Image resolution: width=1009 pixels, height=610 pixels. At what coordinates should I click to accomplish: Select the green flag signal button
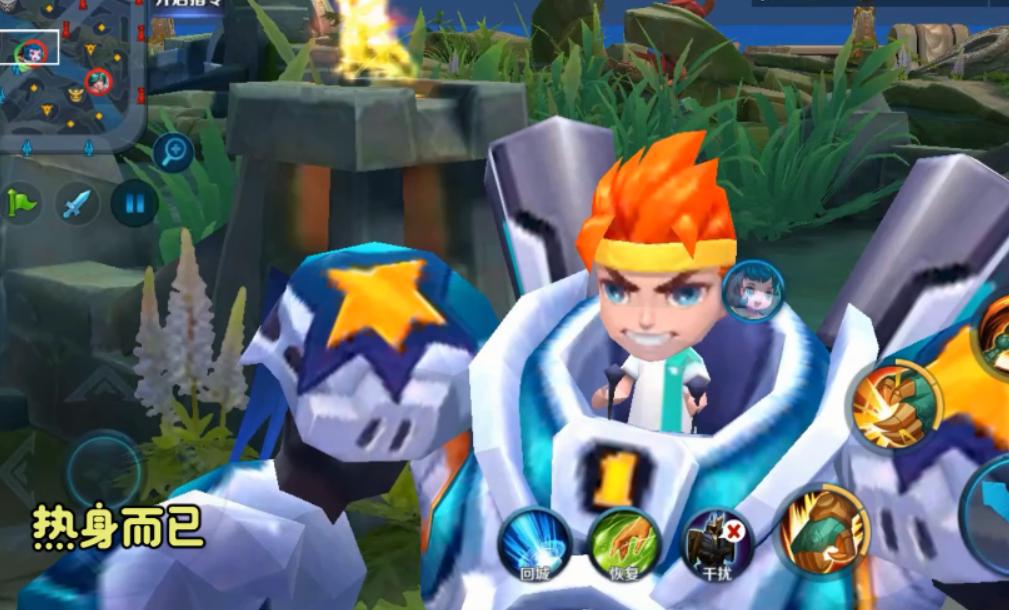21,204
